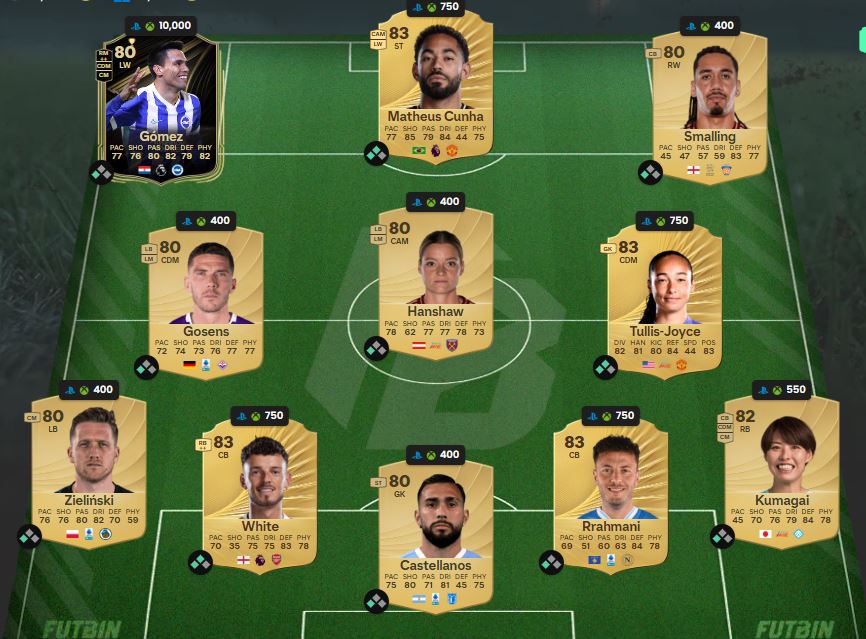Open the chemistry icon below Hanshaw
Screen dimensions: 866x639
pos(376,348)
